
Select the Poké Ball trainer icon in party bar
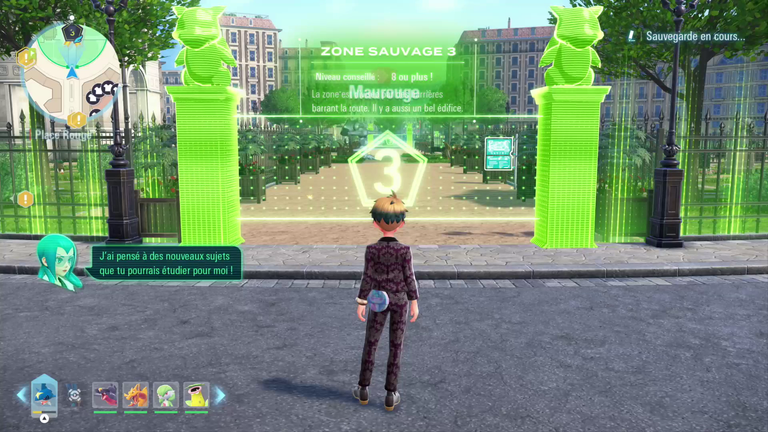coord(74,395)
